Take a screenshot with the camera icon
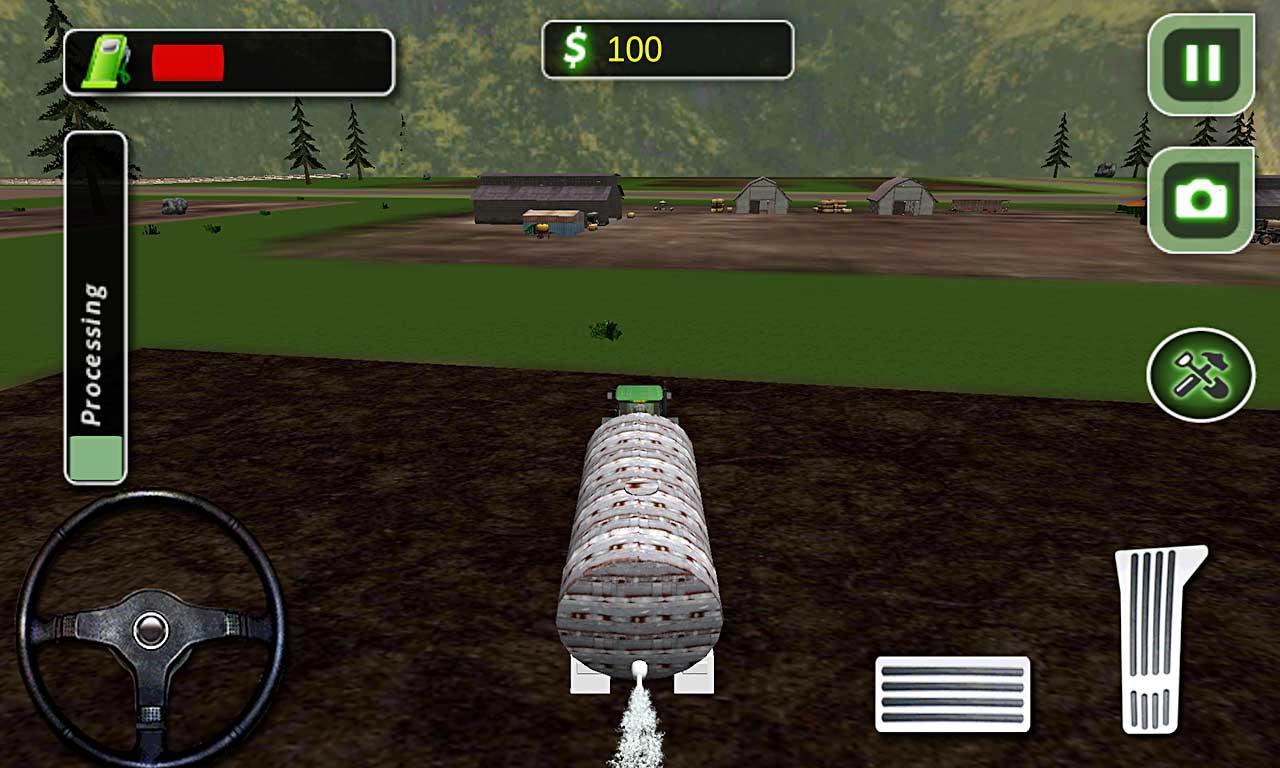The height and width of the screenshot is (768, 1280). [x=1203, y=196]
